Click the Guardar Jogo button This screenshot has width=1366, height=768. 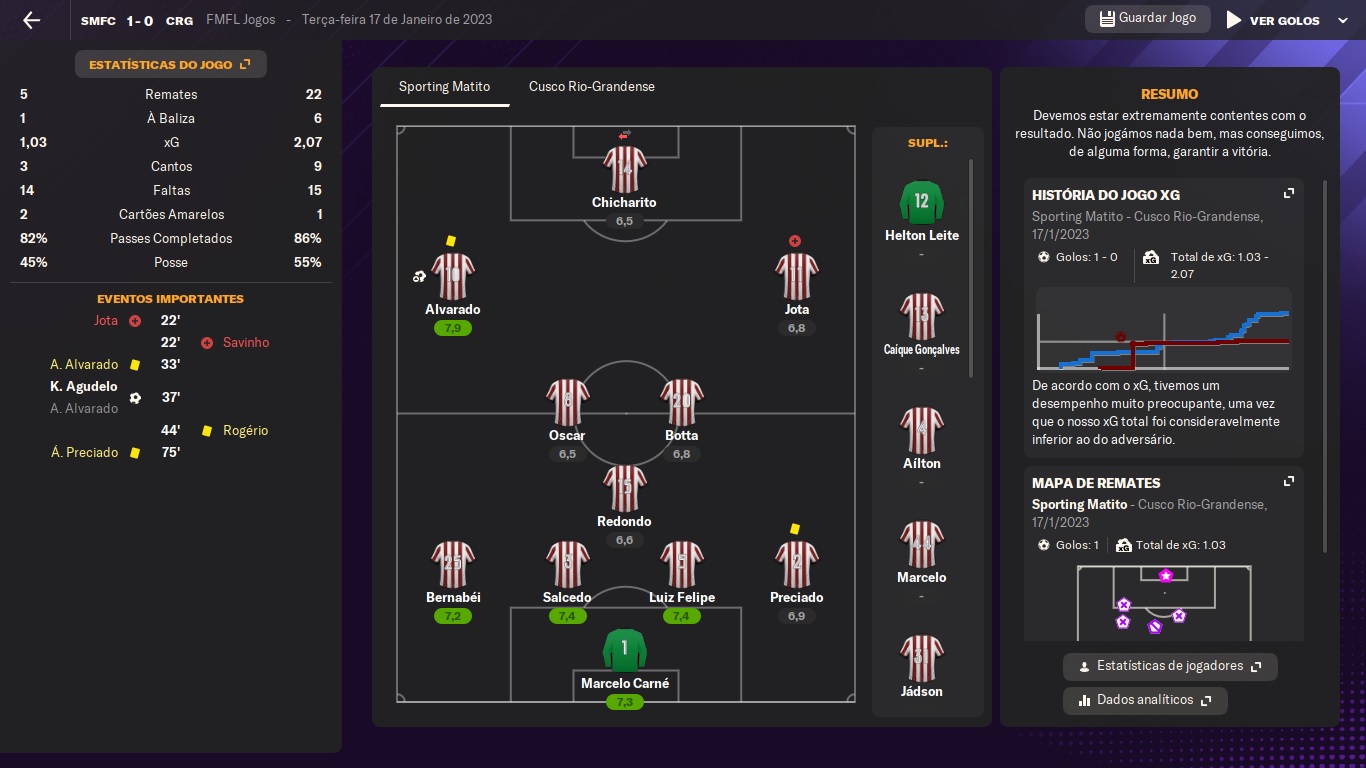coord(1147,19)
